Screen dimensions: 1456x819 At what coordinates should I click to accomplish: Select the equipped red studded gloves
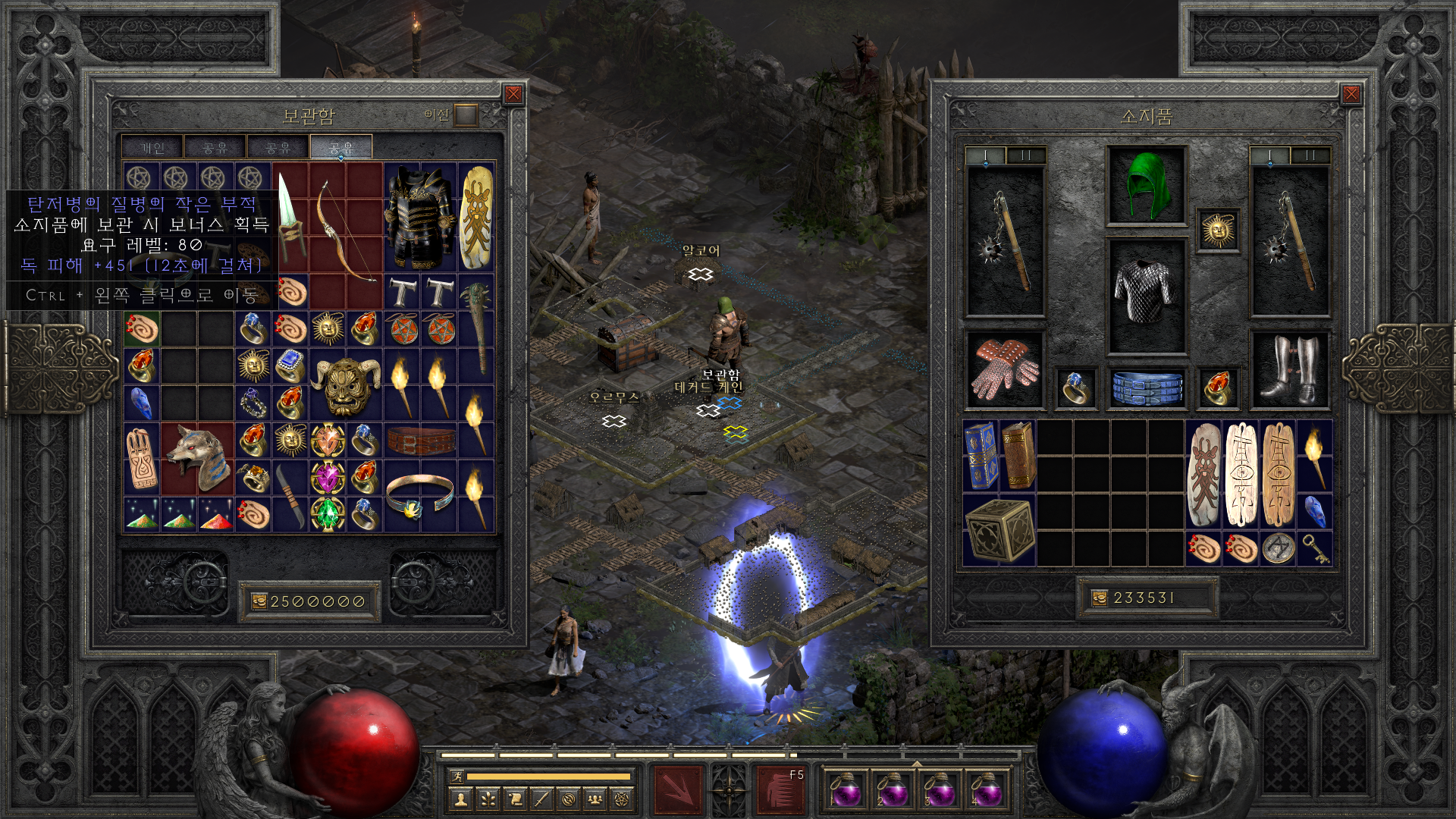(1005, 370)
